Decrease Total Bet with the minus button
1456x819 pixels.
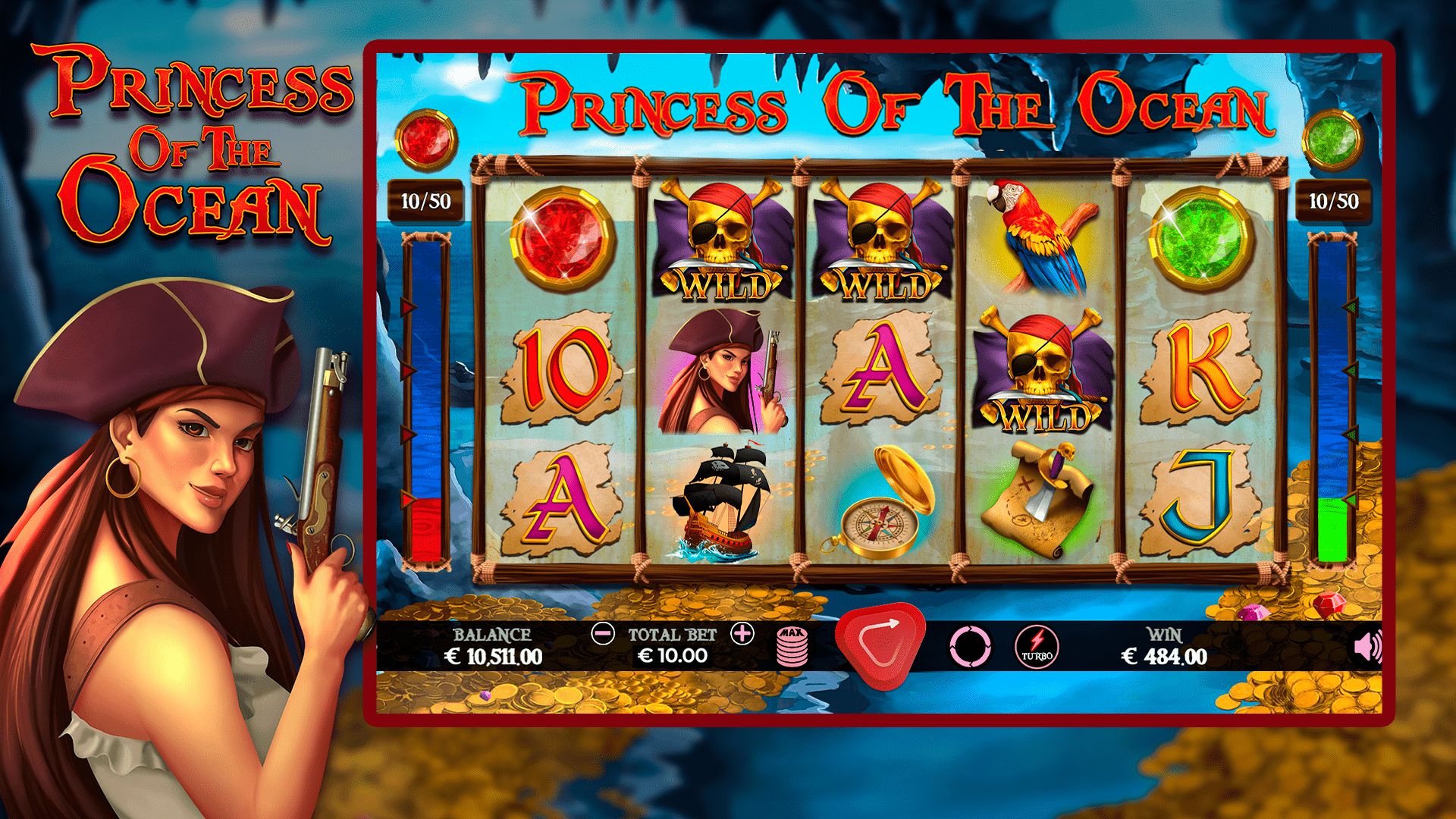click(603, 635)
